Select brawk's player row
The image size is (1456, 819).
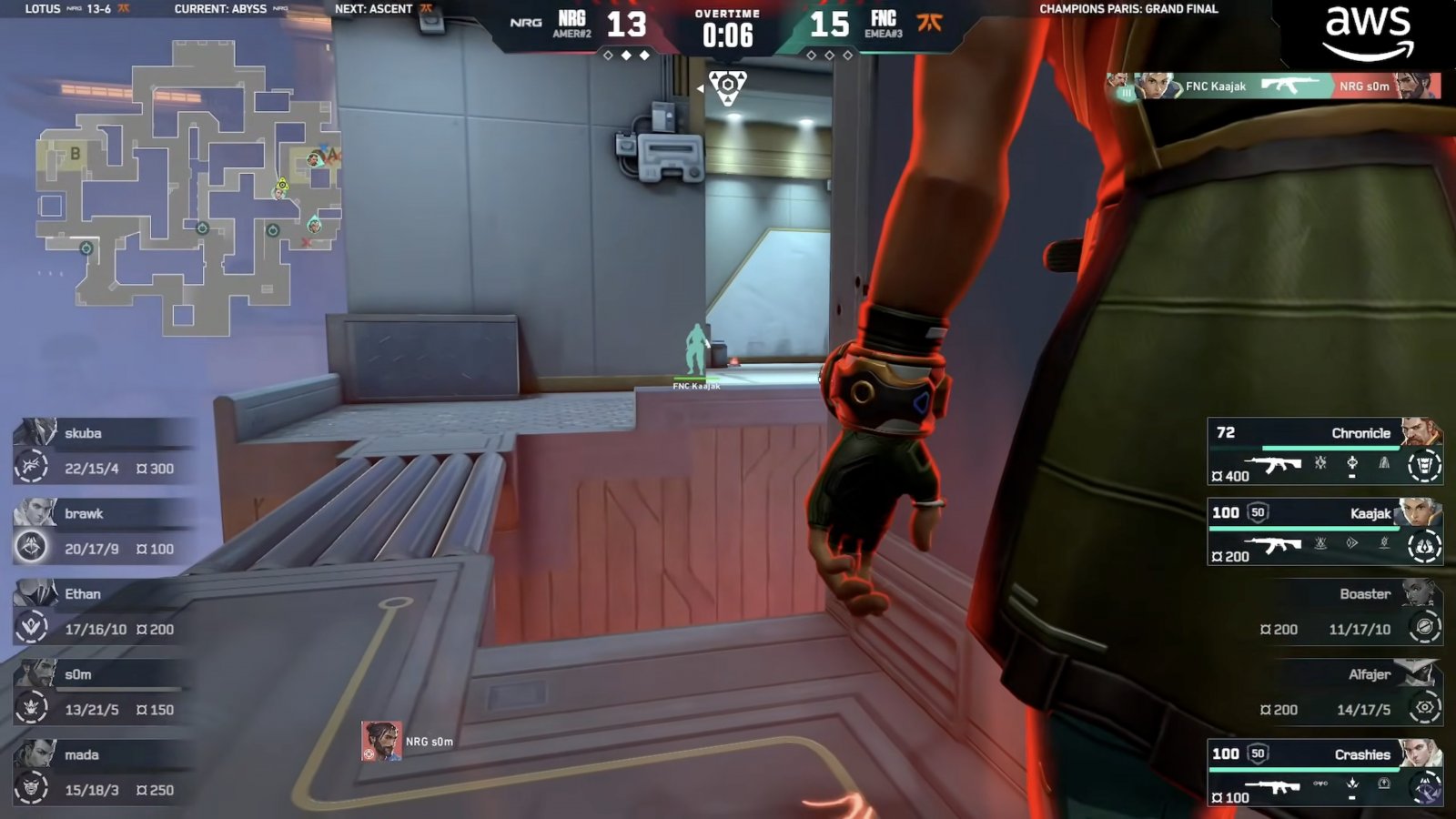click(x=105, y=531)
